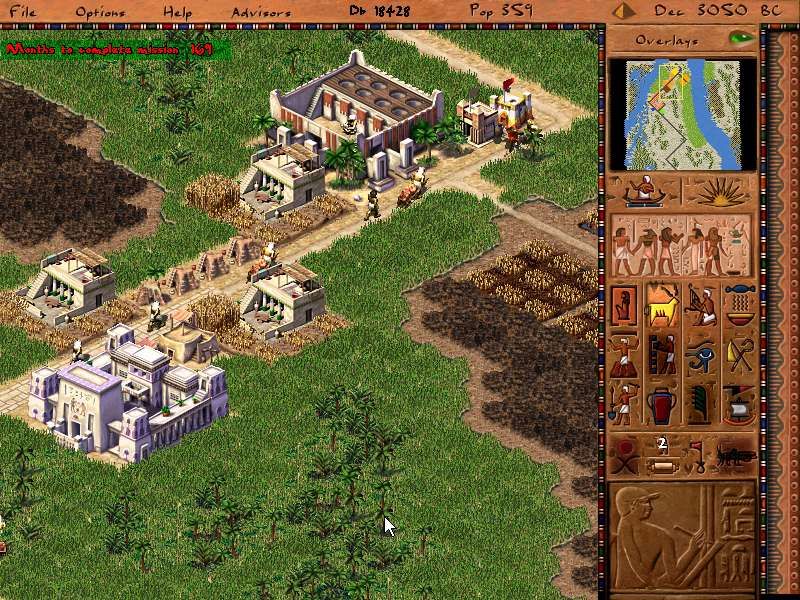
Task: Open the Options menu
Action: (101, 12)
